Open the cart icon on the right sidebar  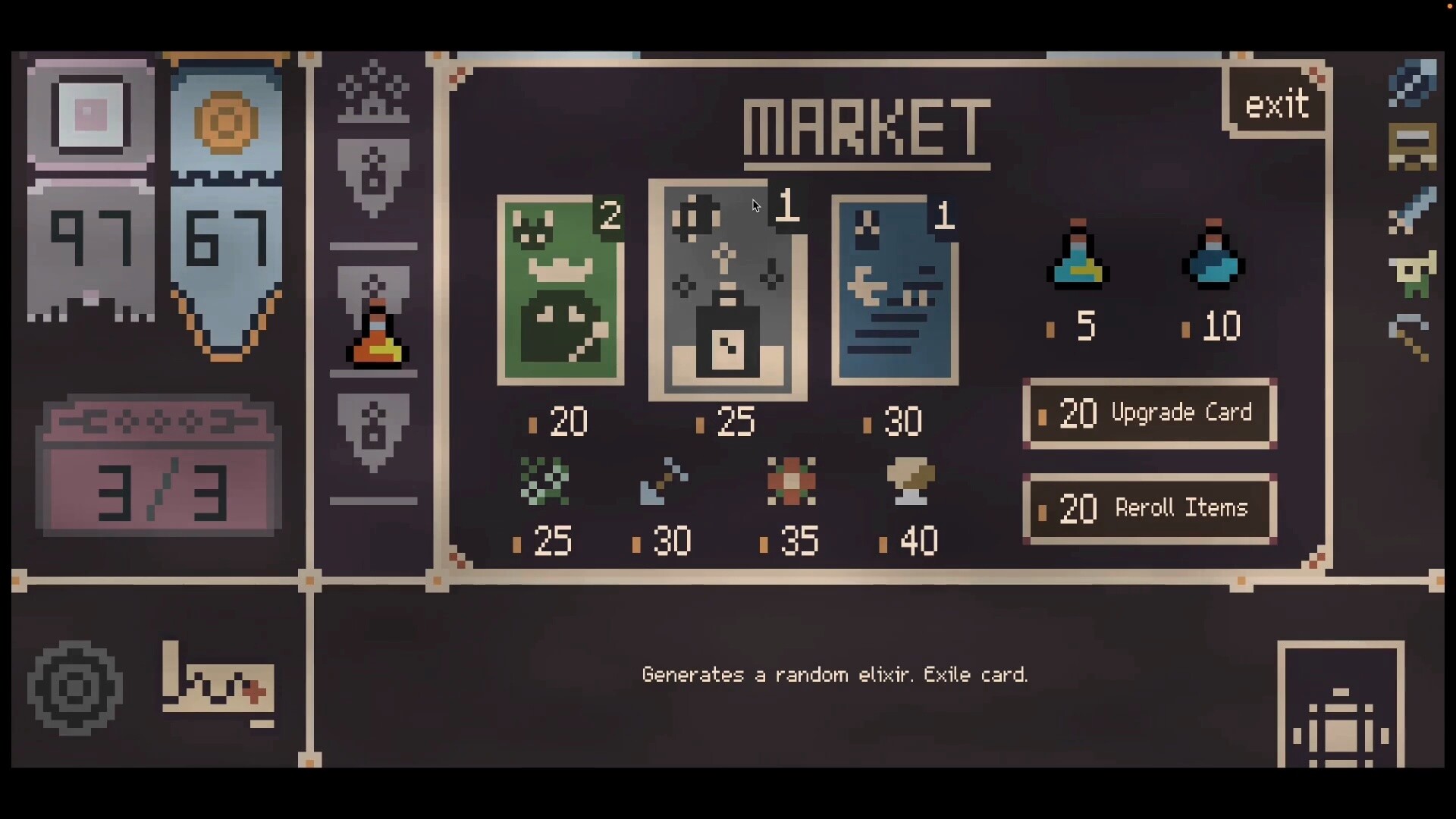(x=1414, y=144)
